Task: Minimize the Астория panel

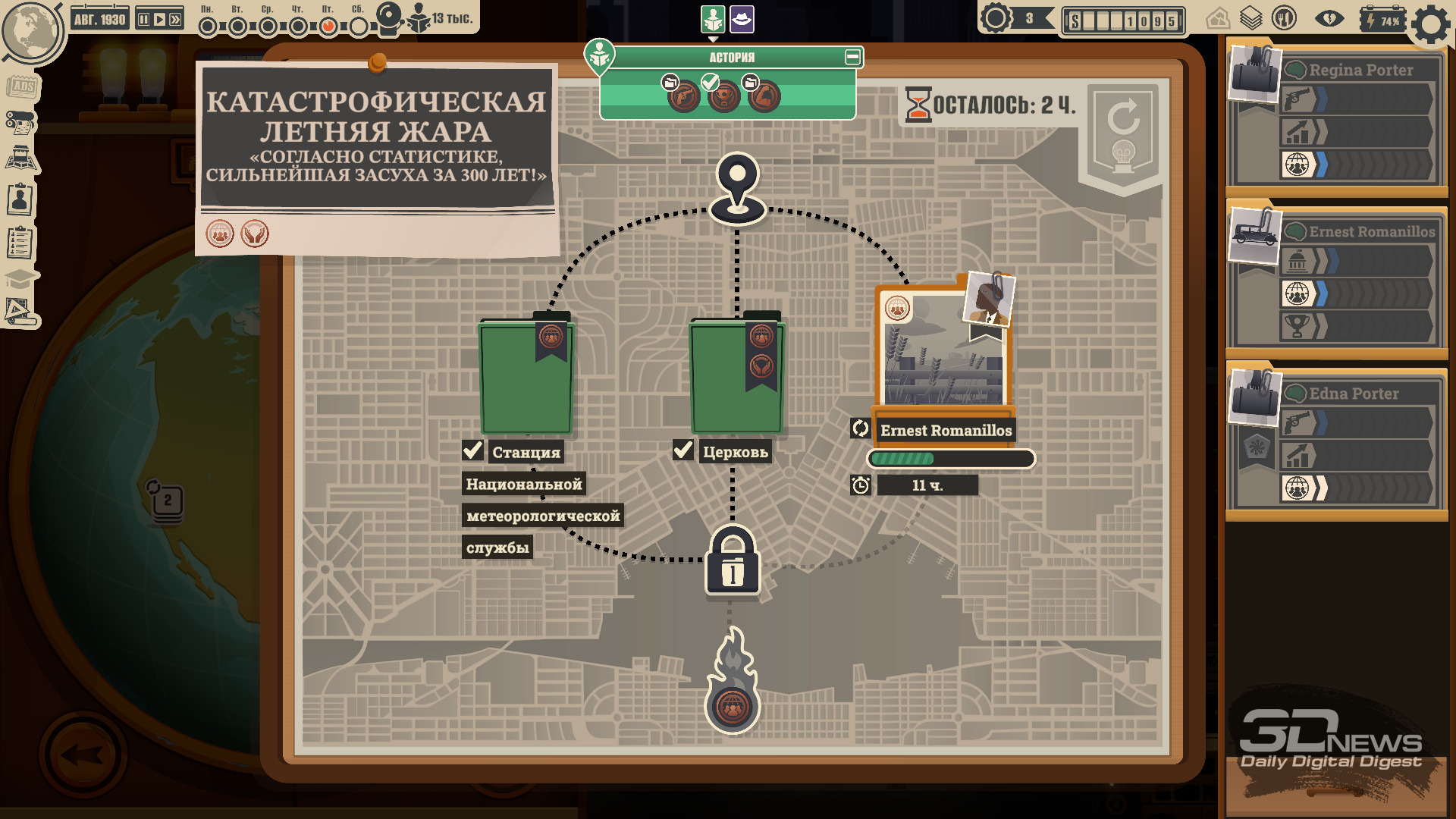Action: pyautogui.click(x=852, y=57)
